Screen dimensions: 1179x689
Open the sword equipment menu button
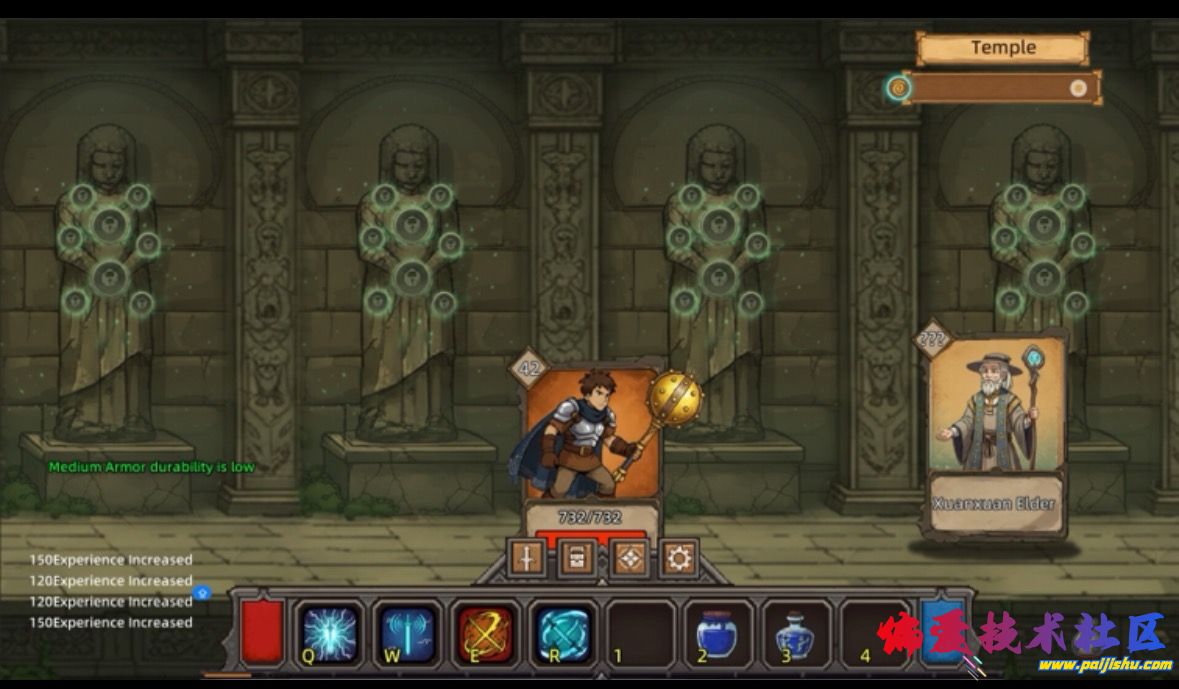click(527, 558)
